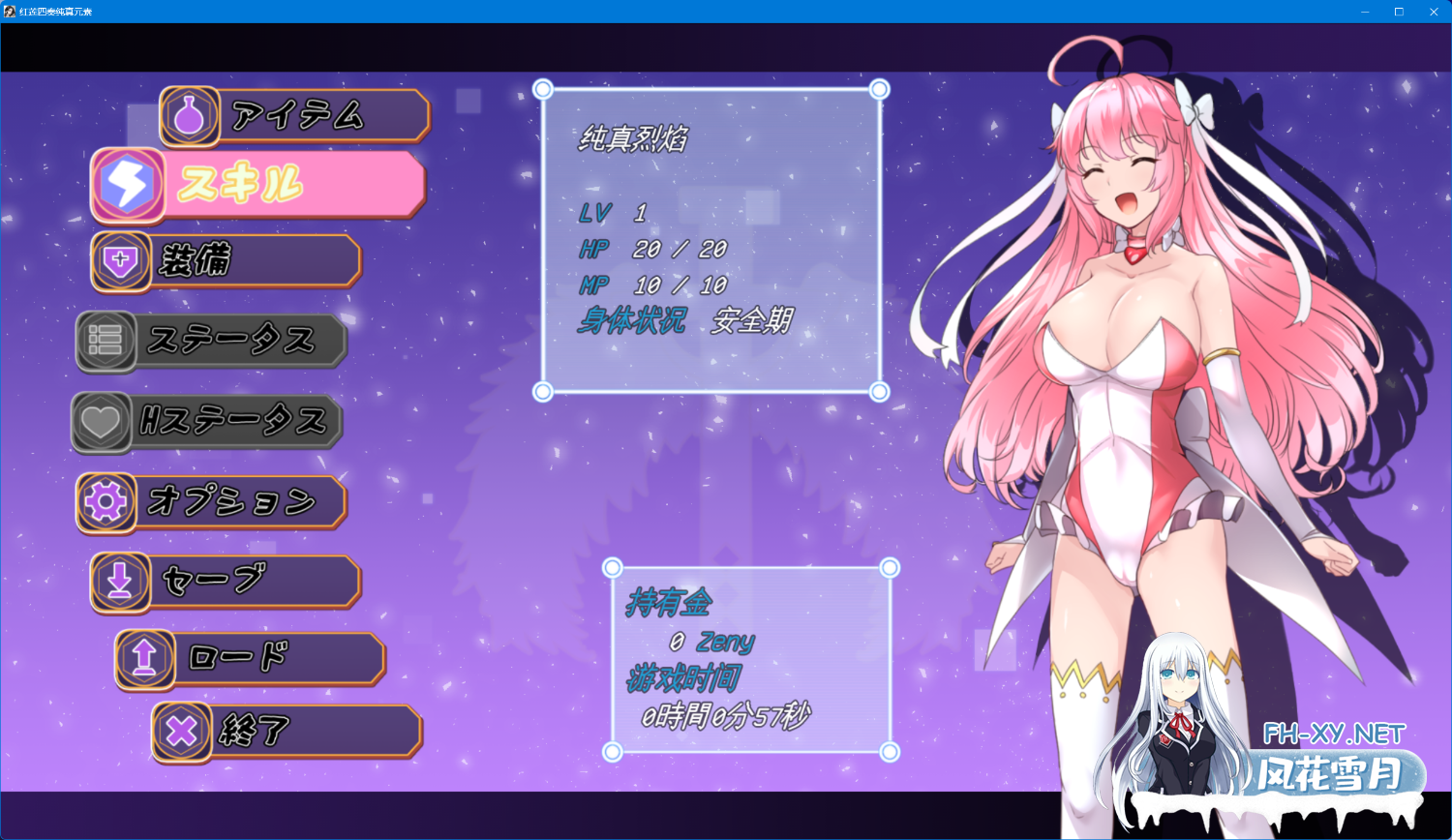Open the 装備 (Equipment) menu
This screenshot has width=1452, height=840.
click(x=227, y=260)
